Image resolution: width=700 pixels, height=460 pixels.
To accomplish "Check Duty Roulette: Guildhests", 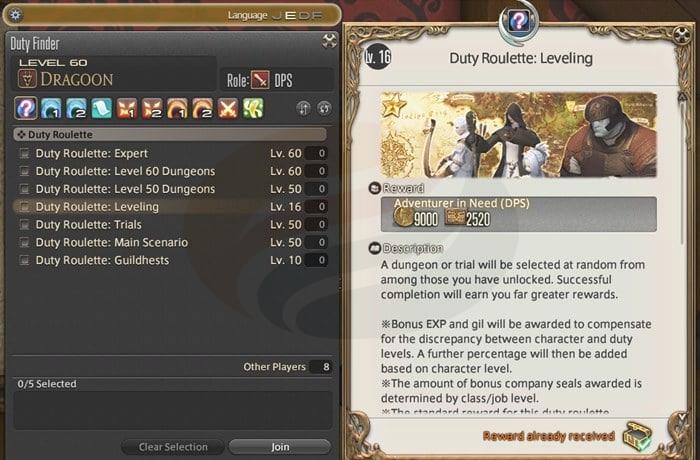I will click(x=23, y=260).
